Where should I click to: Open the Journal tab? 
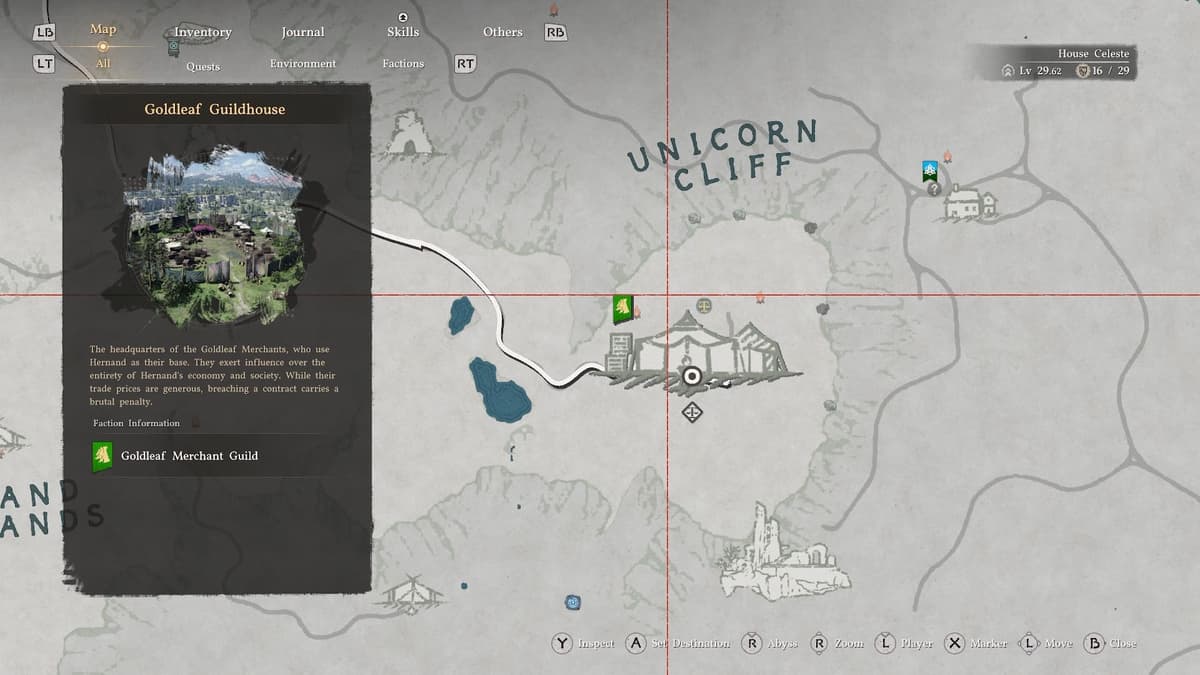[302, 32]
